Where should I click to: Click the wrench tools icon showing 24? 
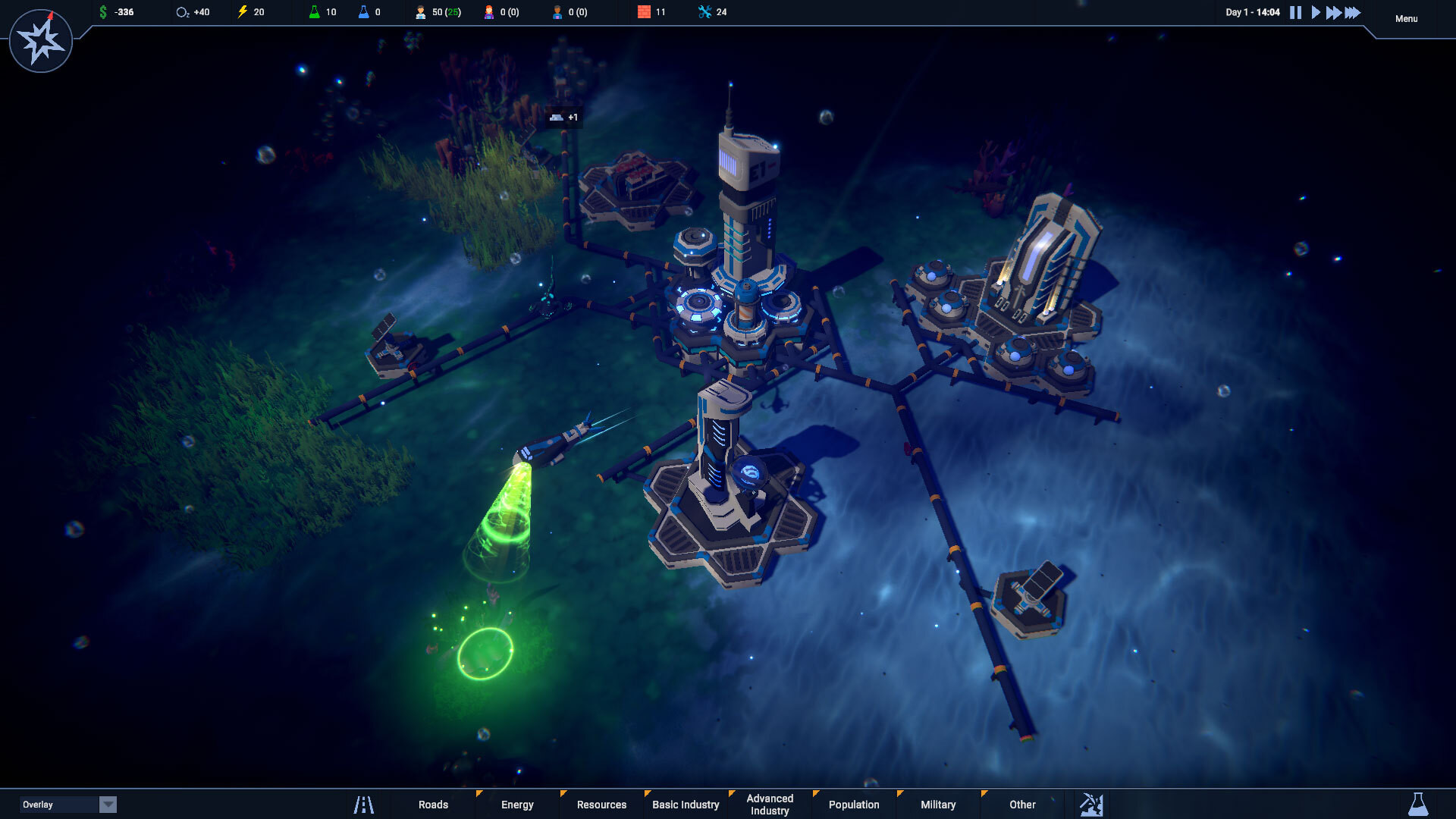(704, 11)
